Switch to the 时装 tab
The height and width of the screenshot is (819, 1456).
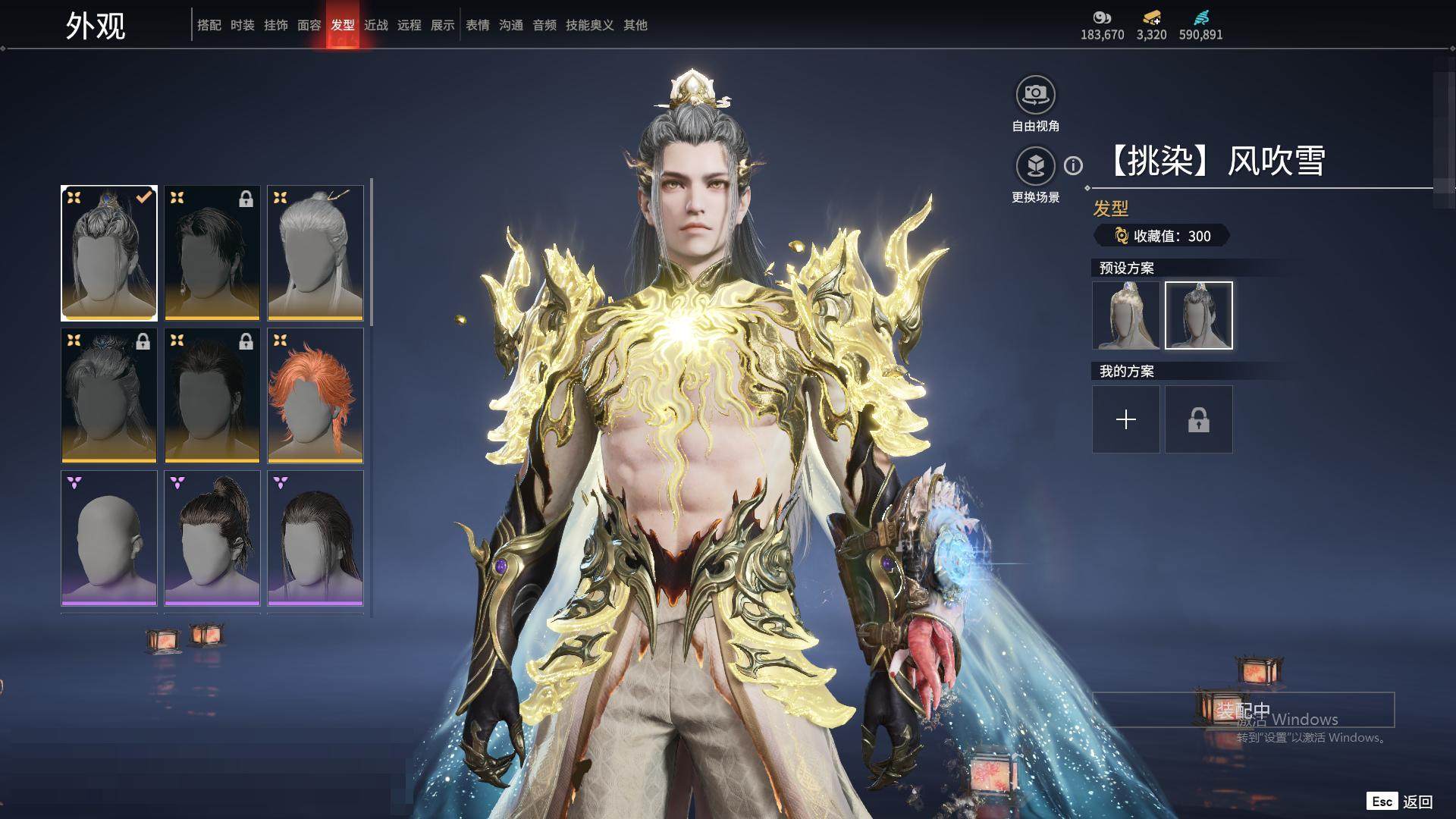tap(243, 25)
